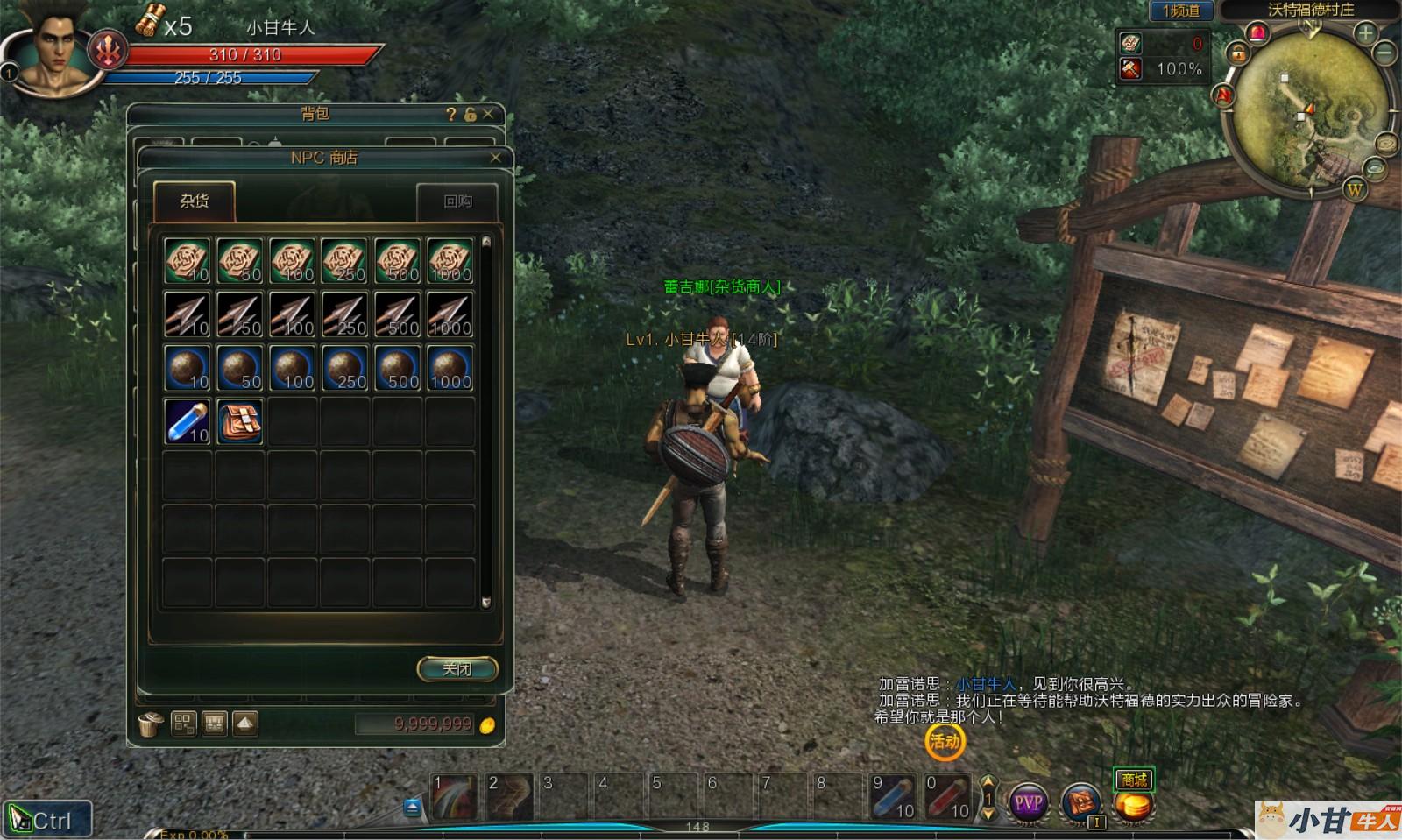
Task: Select the leather backpack item in shop
Action: point(239,421)
